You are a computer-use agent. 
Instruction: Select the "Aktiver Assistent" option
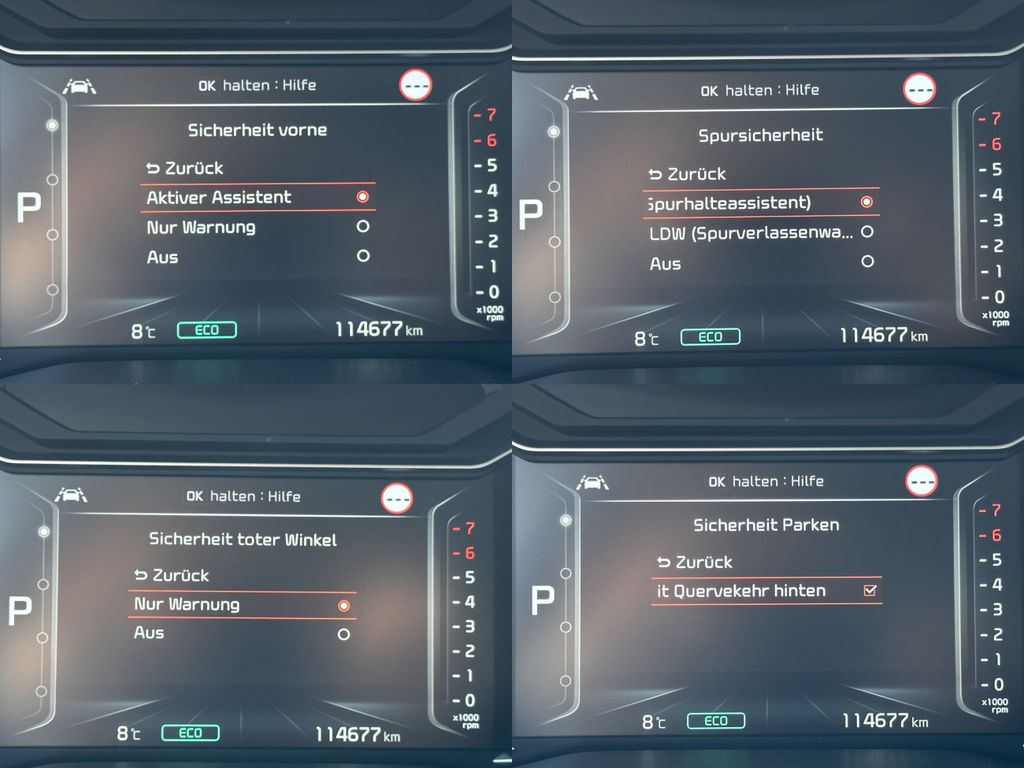point(257,197)
